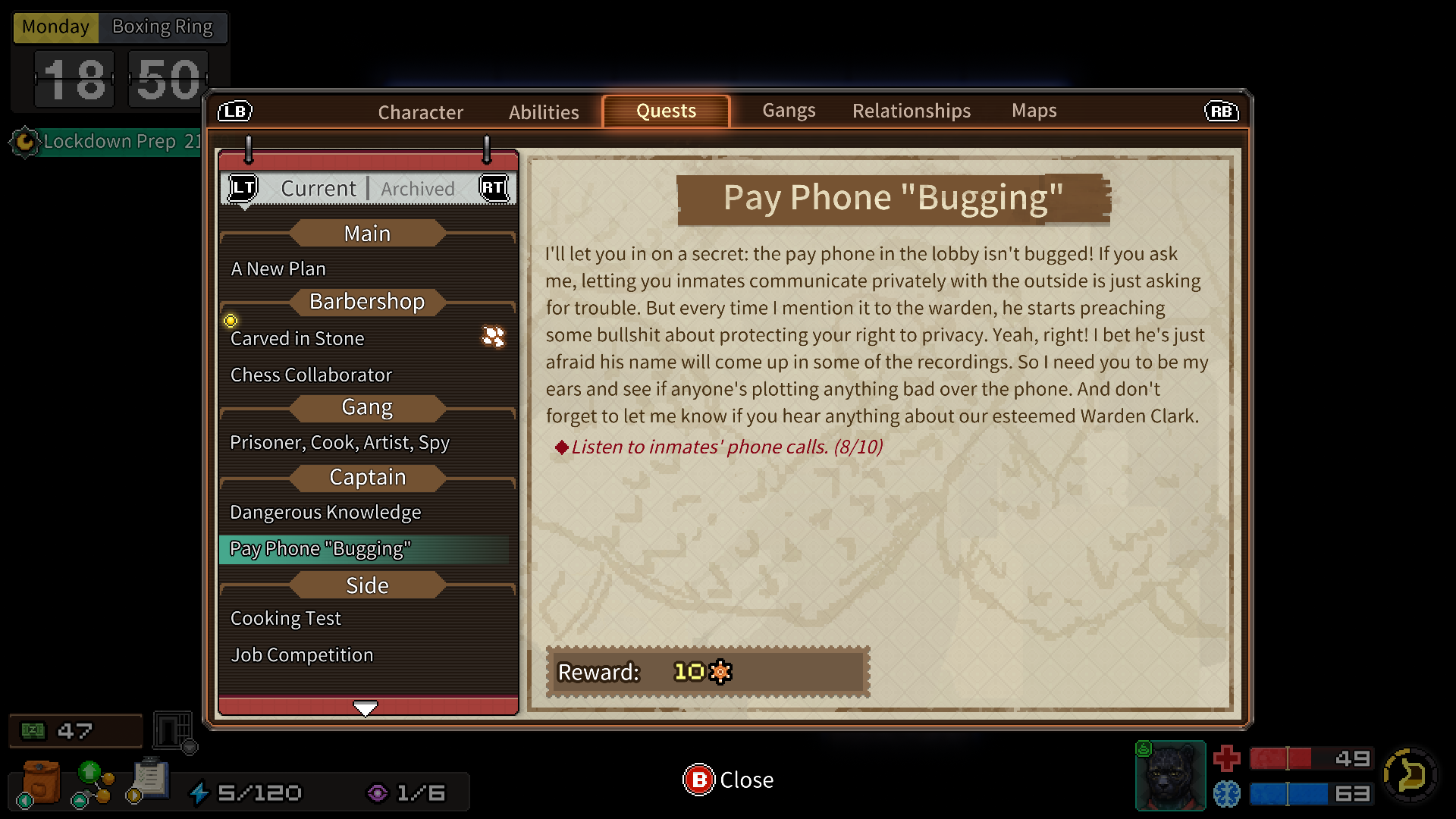1456x819 pixels.
Task: Choose the Carved in Stone quest
Action: (x=297, y=339)
